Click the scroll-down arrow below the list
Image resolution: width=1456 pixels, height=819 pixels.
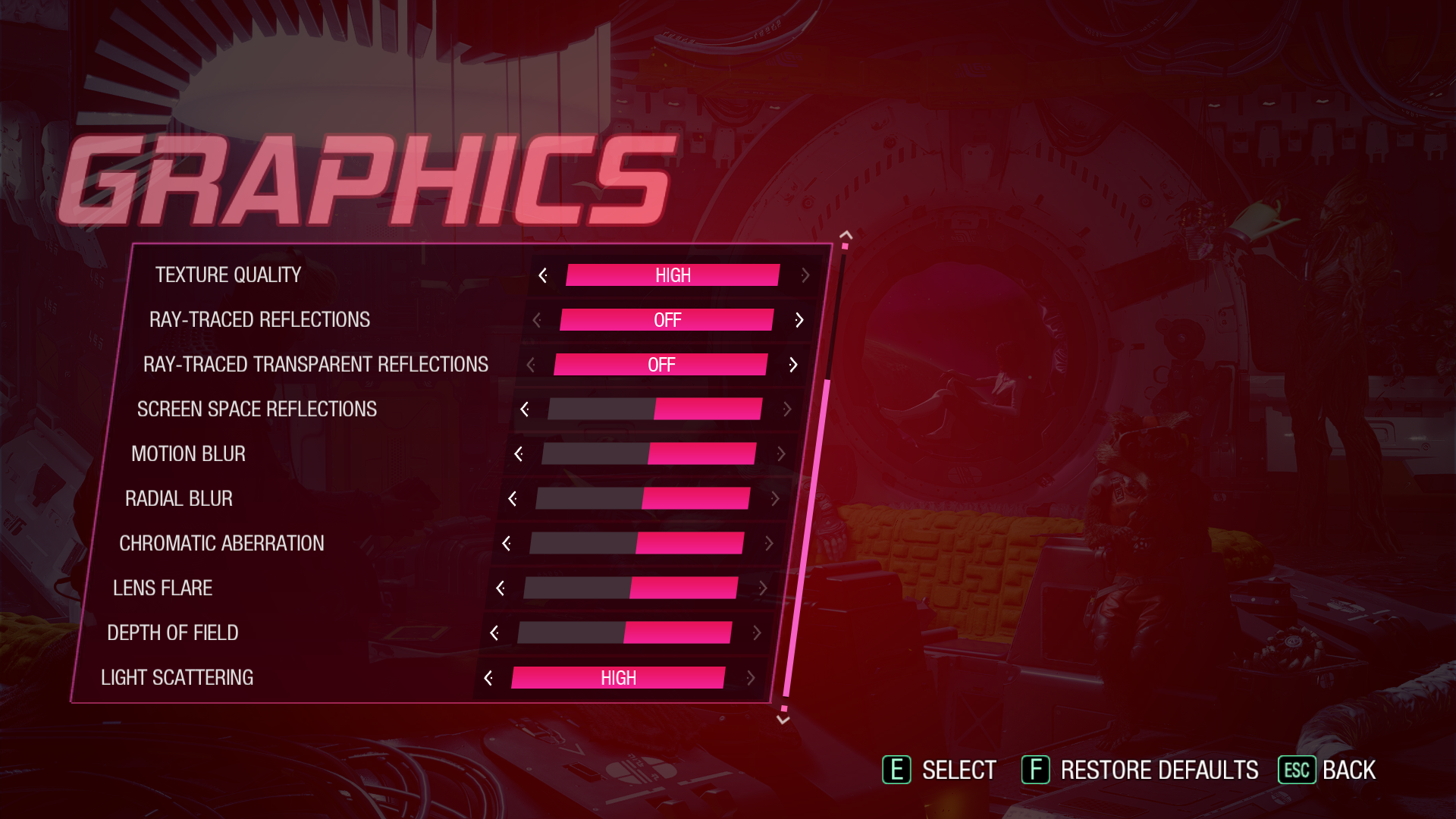pos(783,720)
